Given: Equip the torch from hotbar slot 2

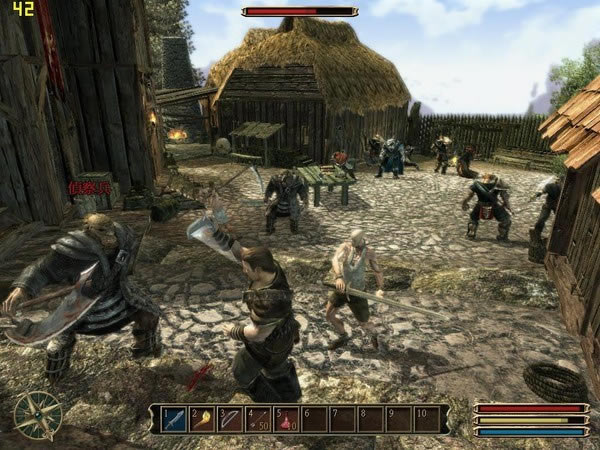Looking at the screenshot, I should coord(202,419).
